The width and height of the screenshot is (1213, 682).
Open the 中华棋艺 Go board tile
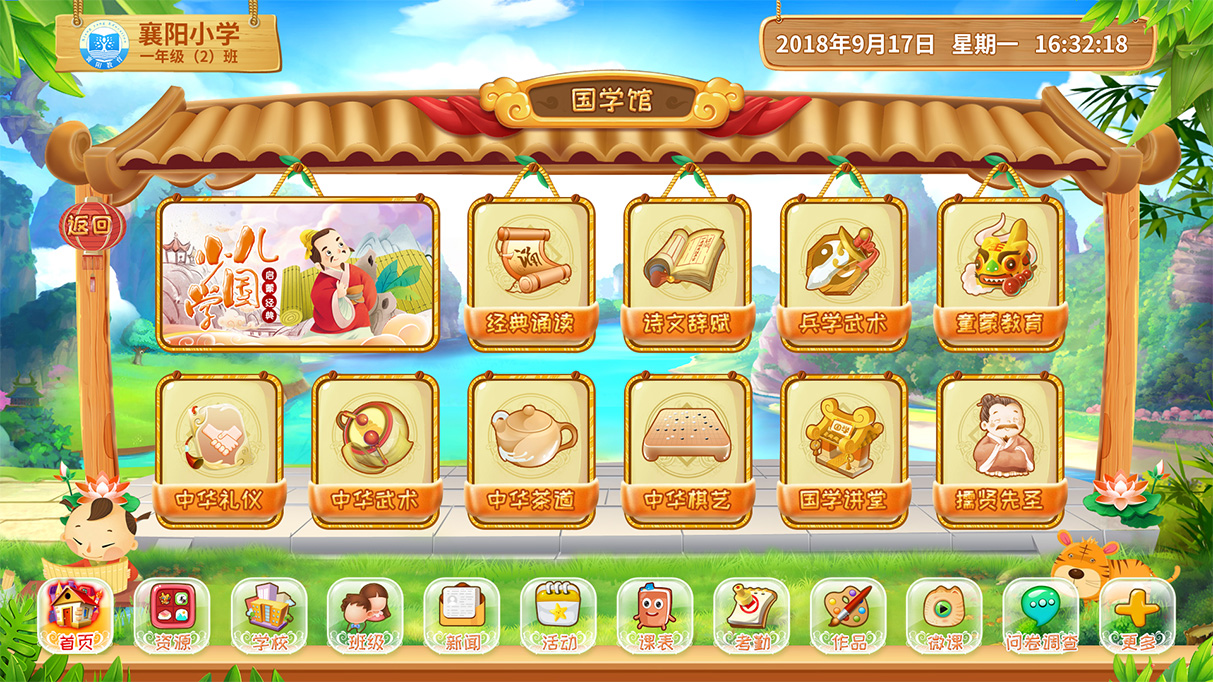point(687,450)
